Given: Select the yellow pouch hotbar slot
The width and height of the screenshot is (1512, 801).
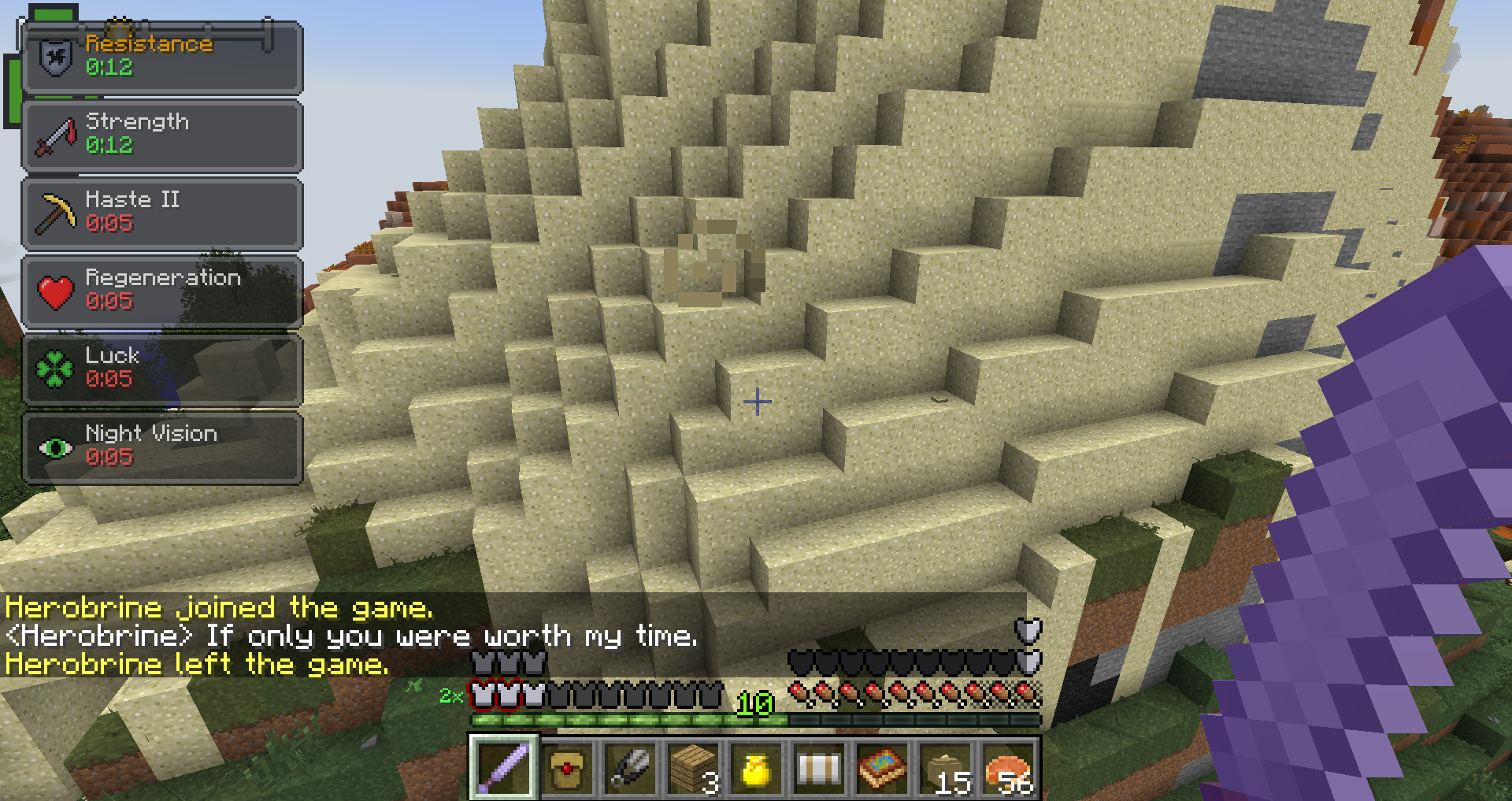Looking at the screenshot, I should [x=756, y=768].
